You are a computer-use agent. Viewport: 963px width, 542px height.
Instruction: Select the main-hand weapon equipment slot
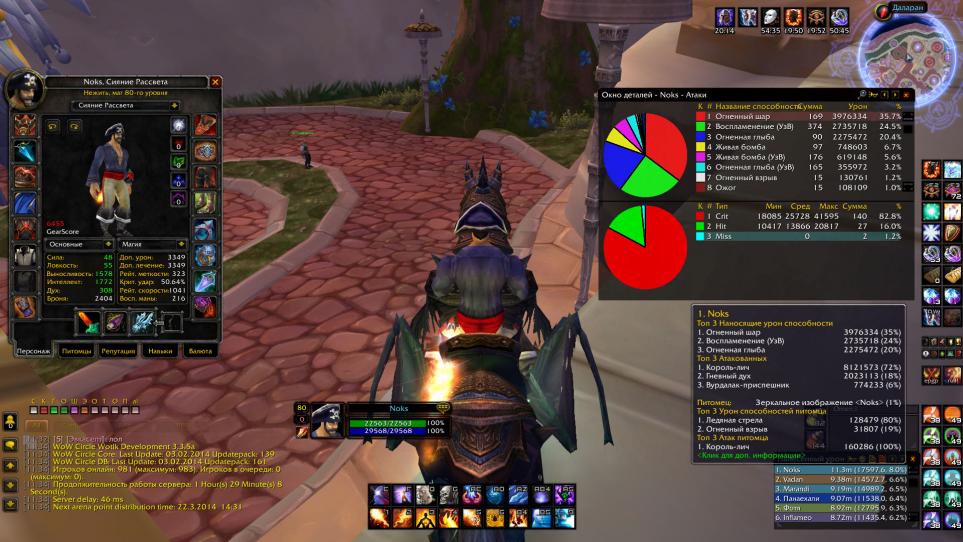(x=90, y=322)
